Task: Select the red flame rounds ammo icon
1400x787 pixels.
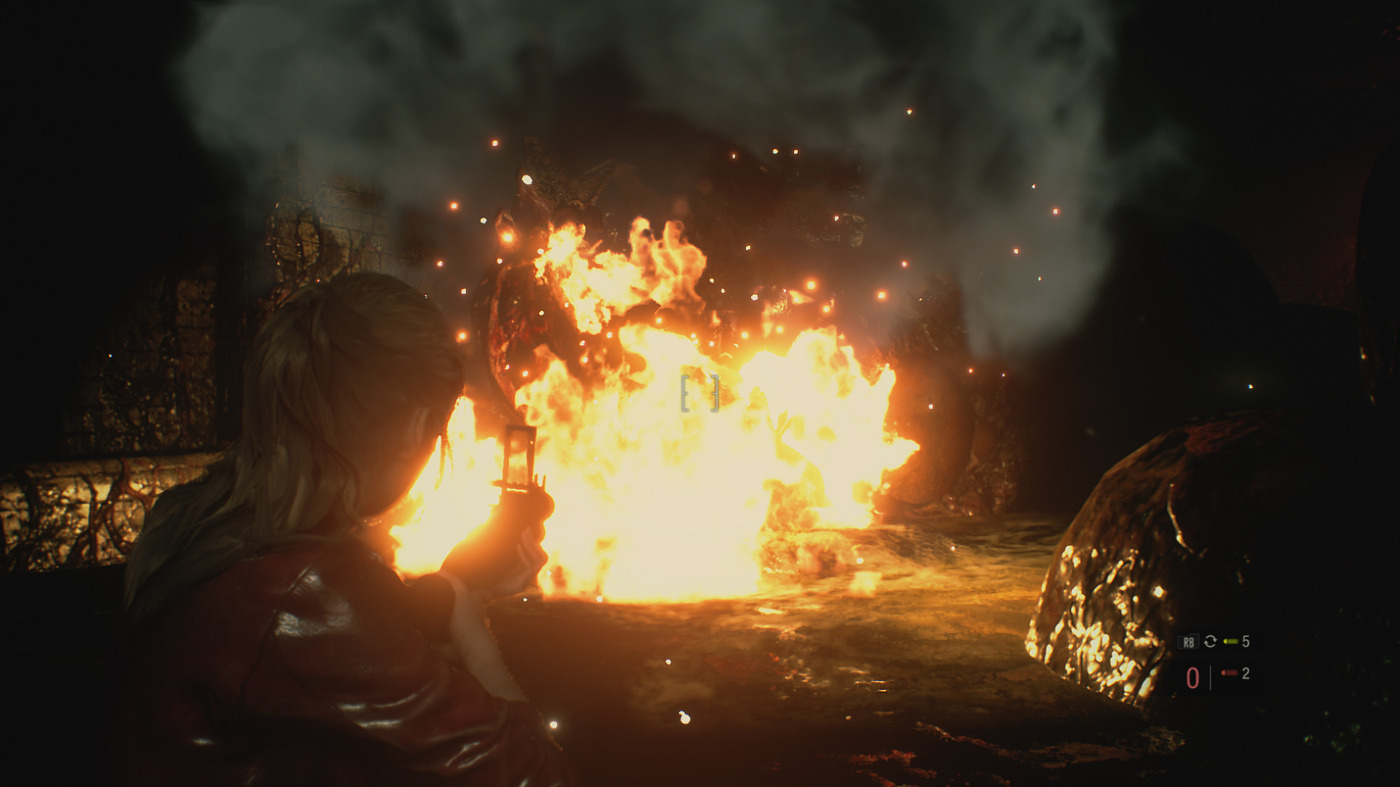Action: (1230, 674)
